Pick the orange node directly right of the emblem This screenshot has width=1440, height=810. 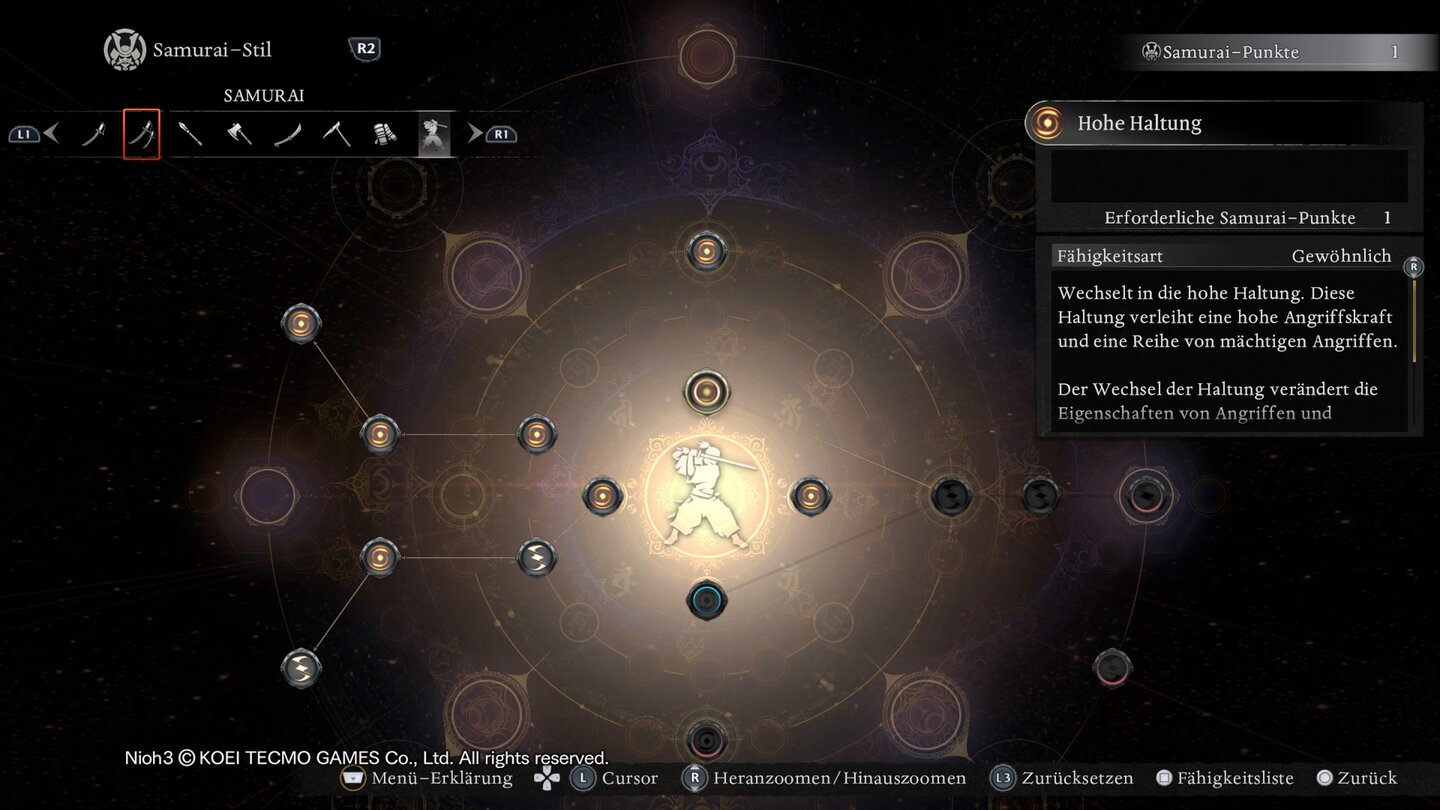[810, 496]
